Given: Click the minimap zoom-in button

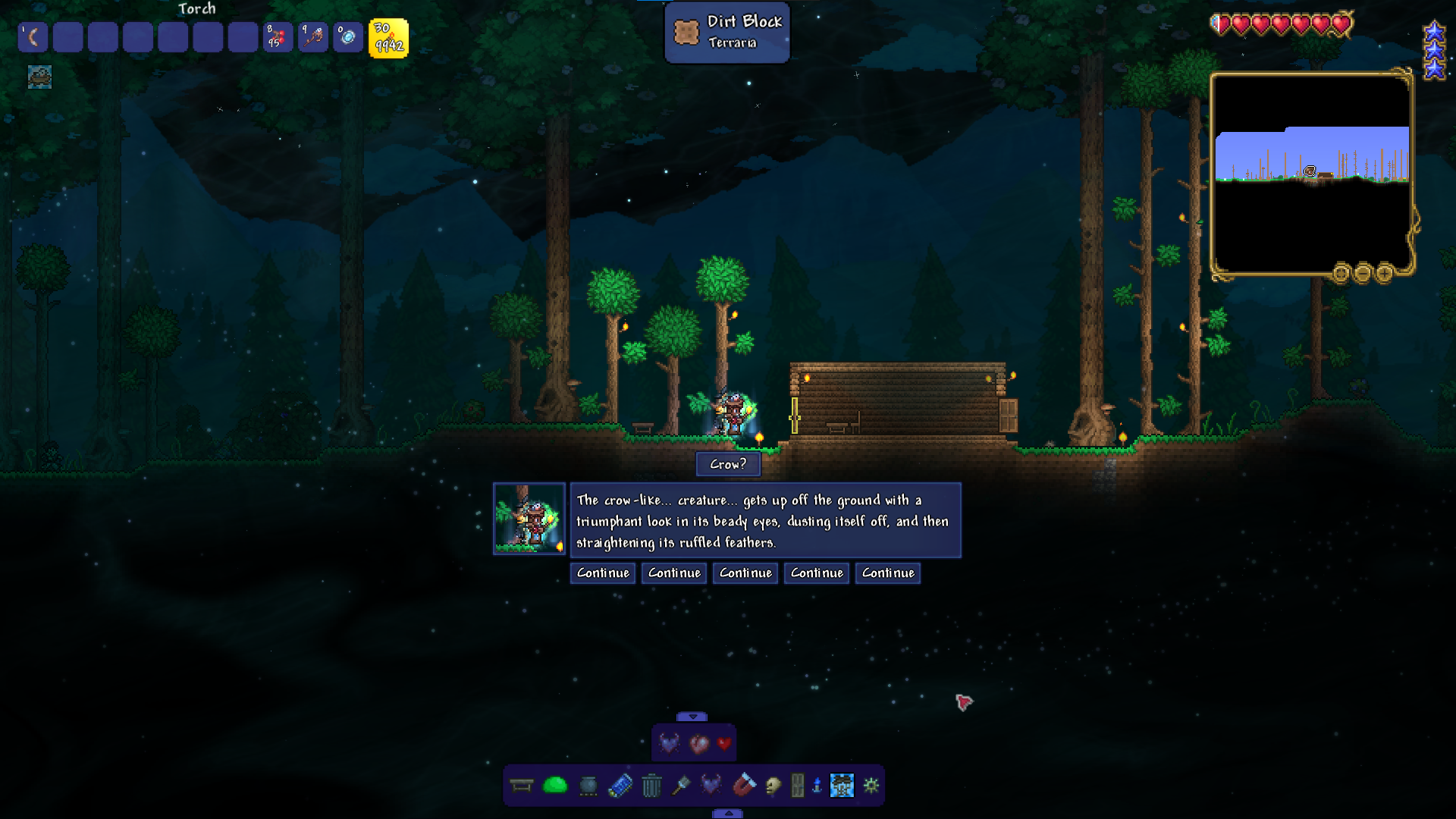Looking at the screenshot, I should click(1385, 275).
